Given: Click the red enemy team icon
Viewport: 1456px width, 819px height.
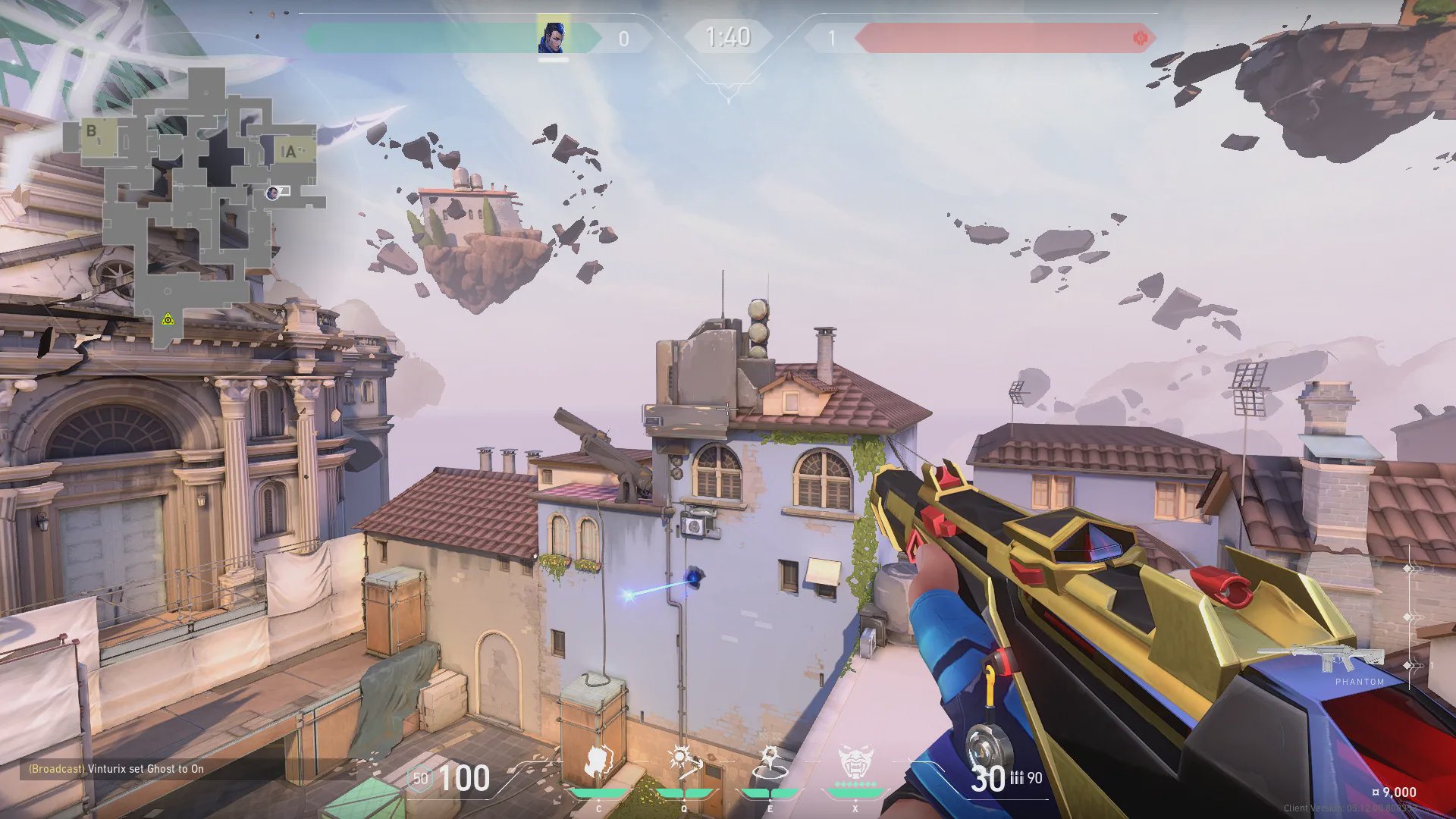Looking at the screenshot, I should (x=1139, y=38).
